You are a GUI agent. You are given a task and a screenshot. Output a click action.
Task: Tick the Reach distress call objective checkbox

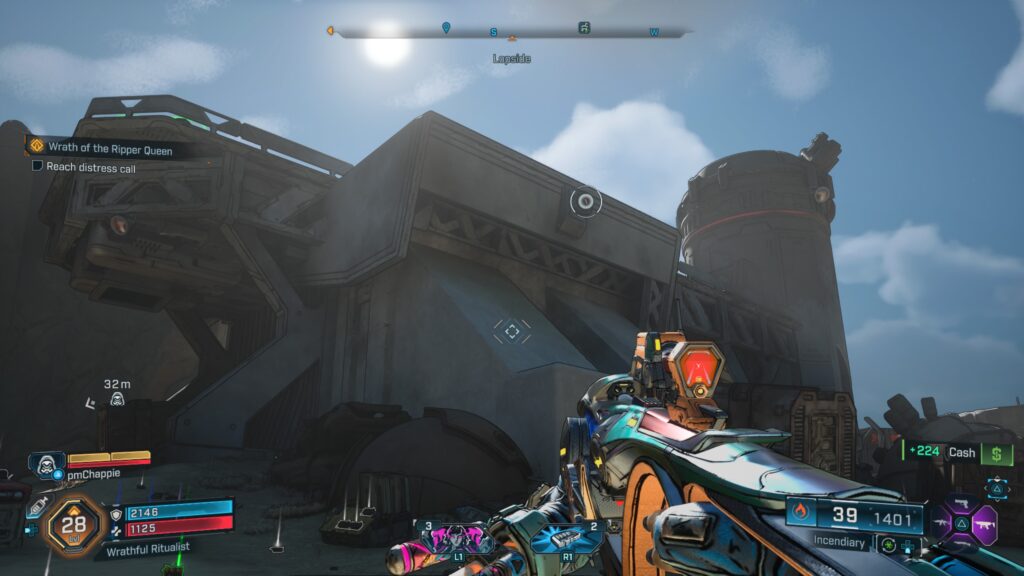point(38,167)
